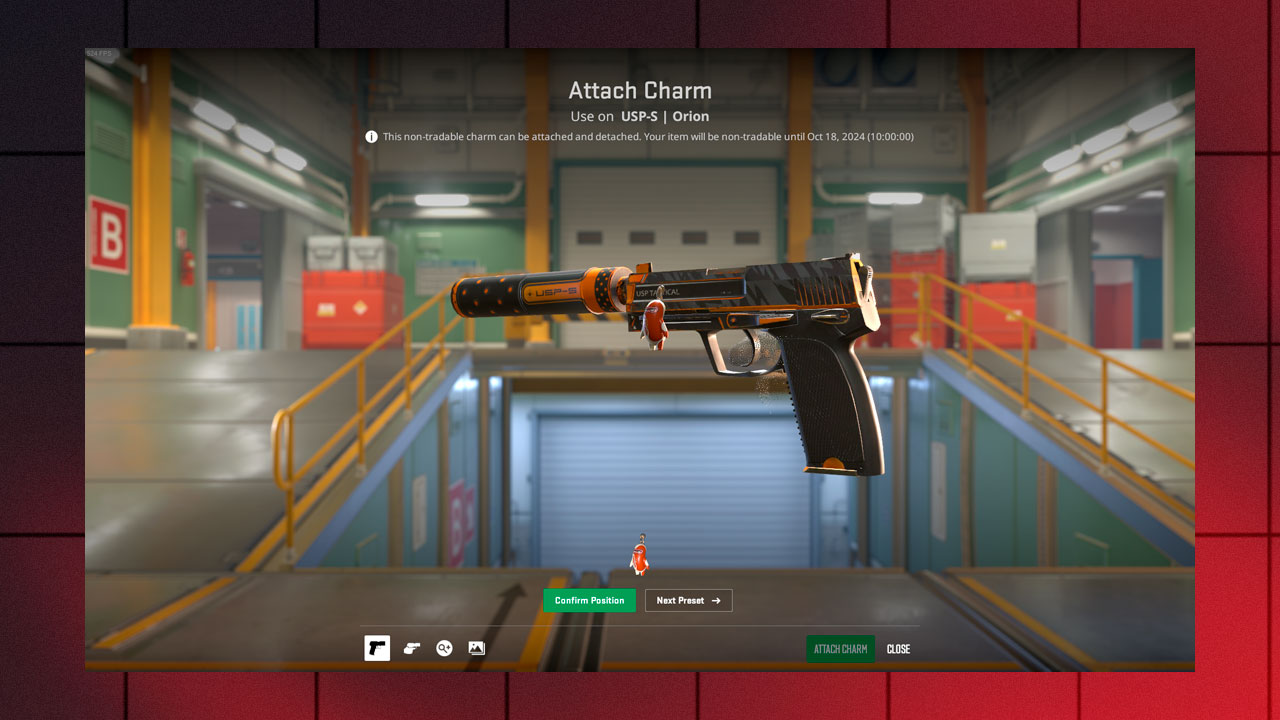Open the magnifier zoom view icon

click(443, 648)
